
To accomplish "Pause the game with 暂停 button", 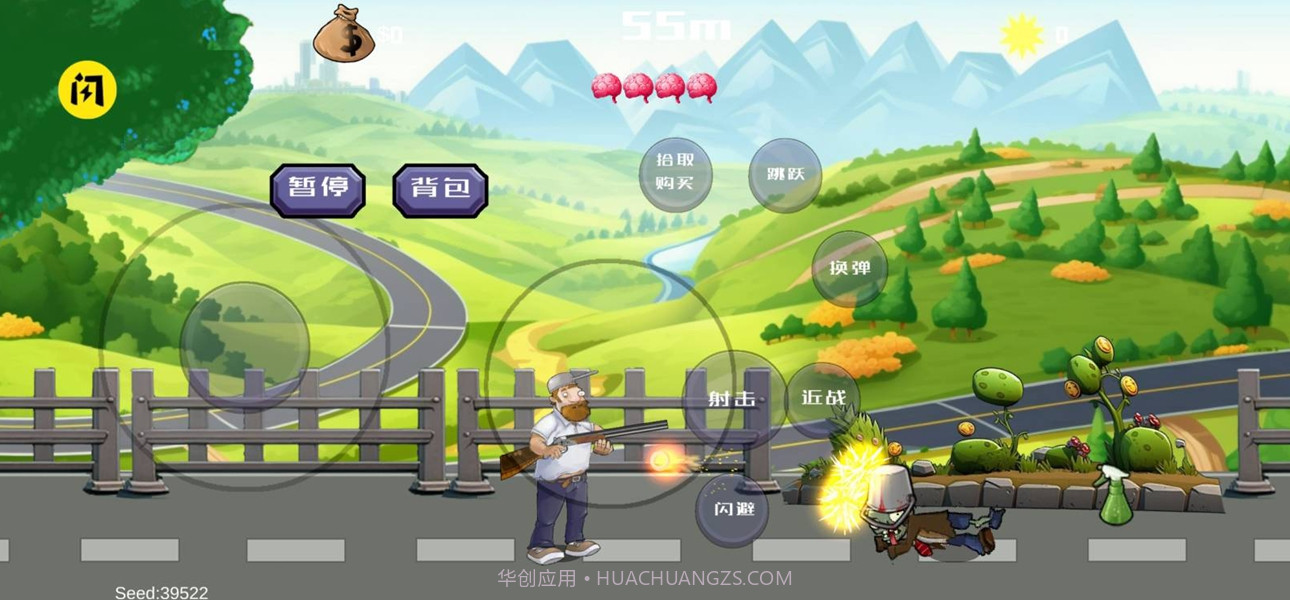I will coord(317,190).
